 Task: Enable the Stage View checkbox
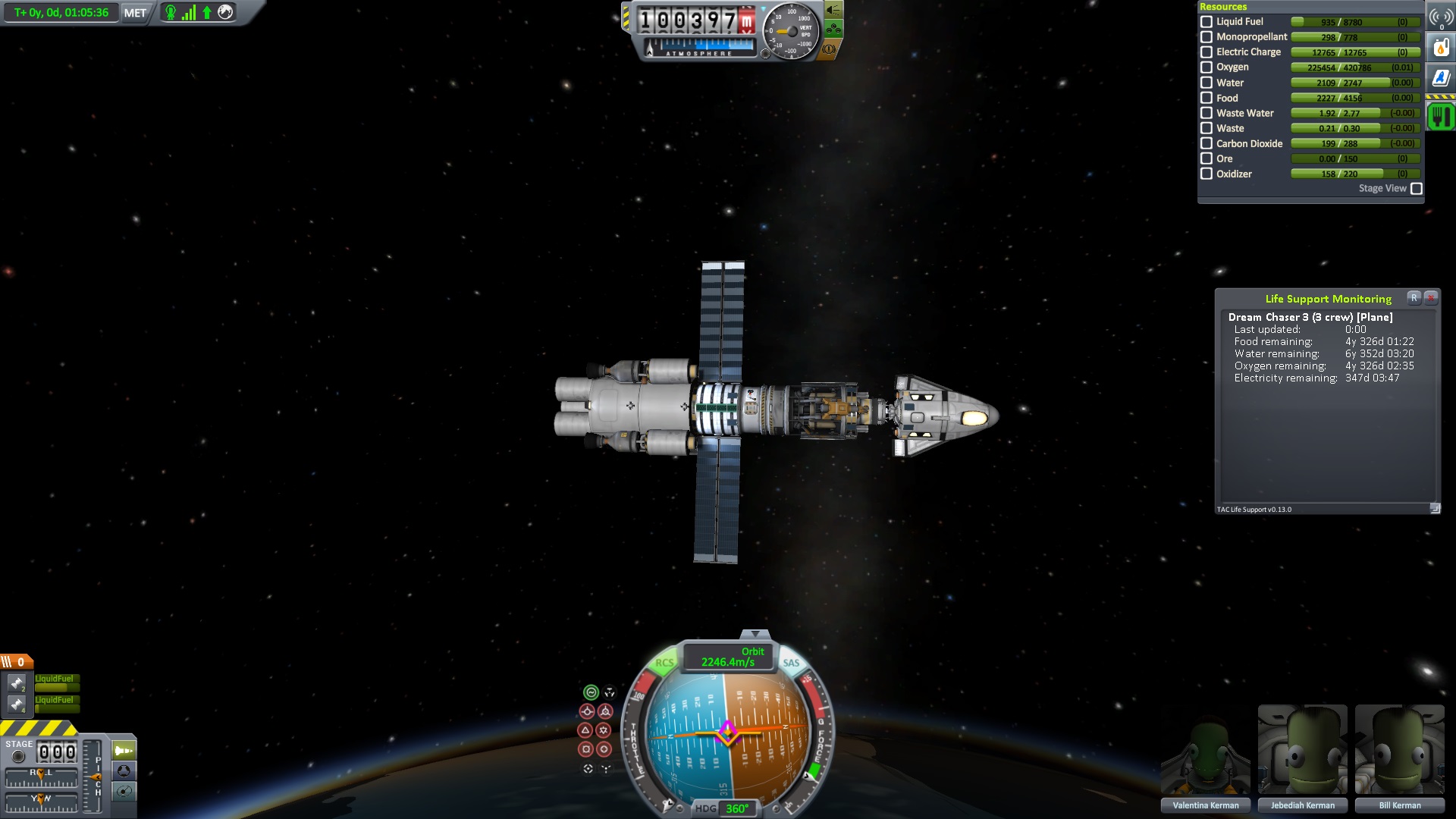(1416, 189)
